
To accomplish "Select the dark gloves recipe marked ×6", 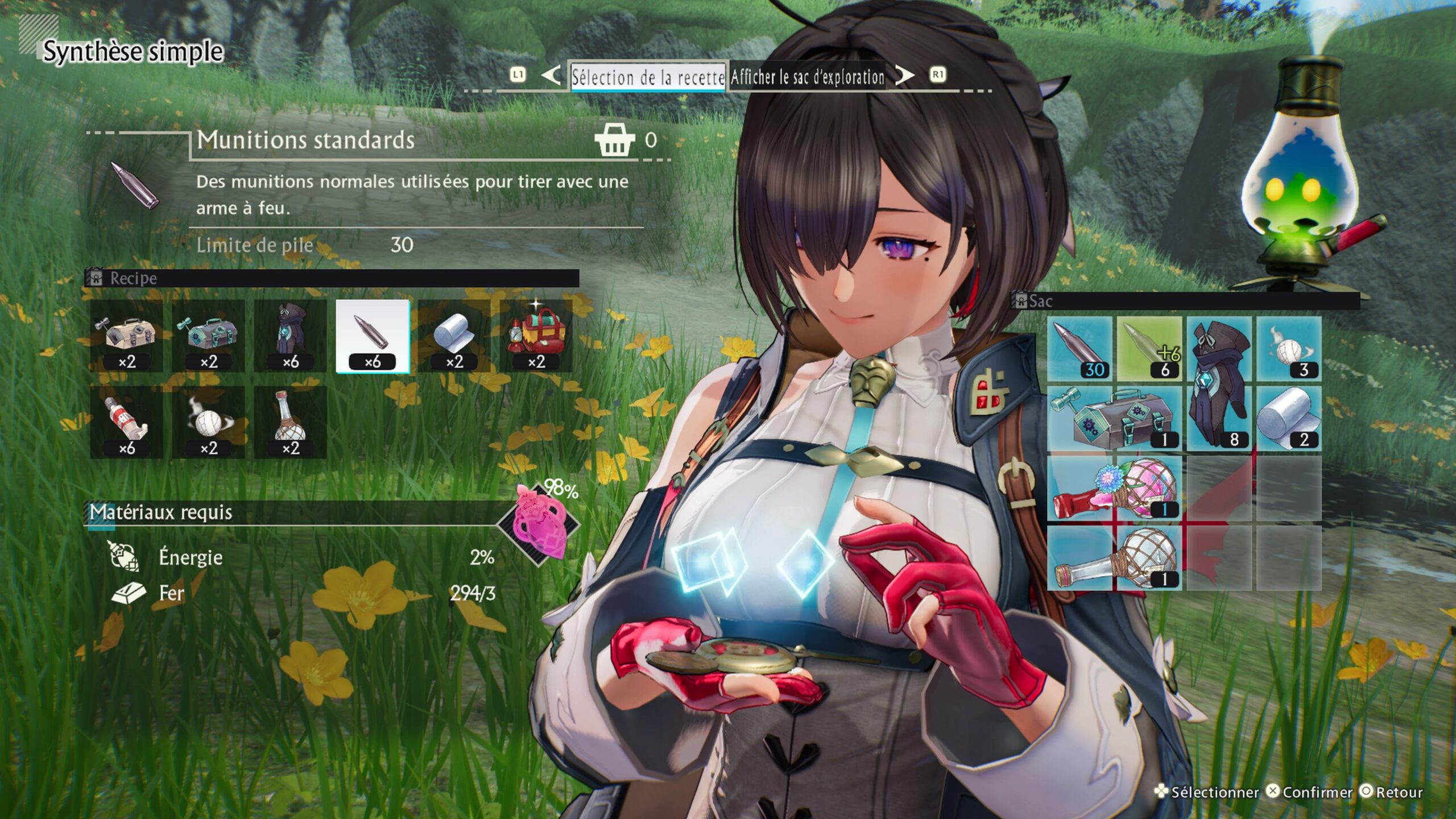I will [290, 336].
